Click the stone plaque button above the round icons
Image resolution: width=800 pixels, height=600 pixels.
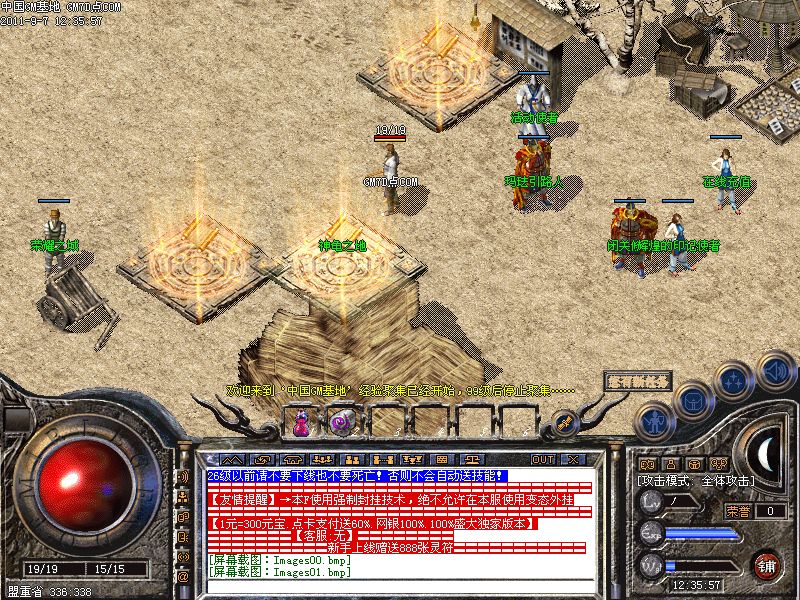637,382
